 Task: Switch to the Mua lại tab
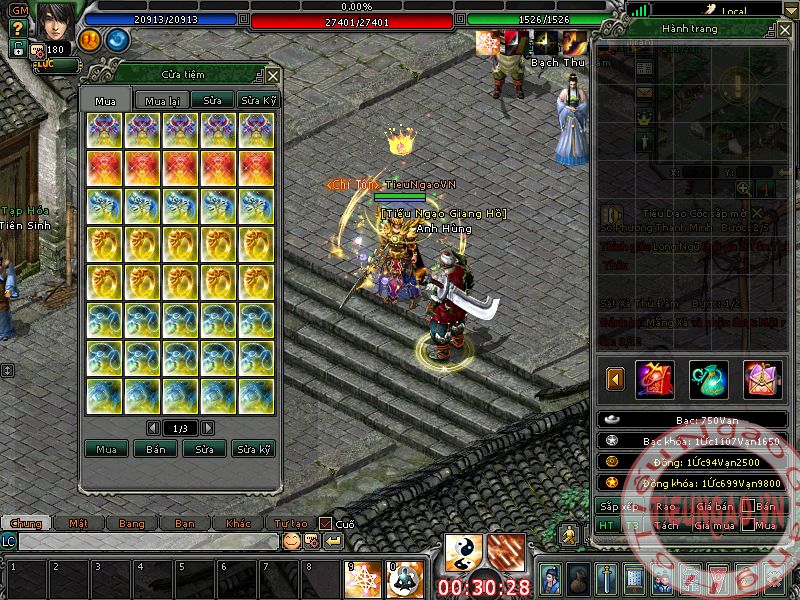pyautogui.click(x=164, y=101)
